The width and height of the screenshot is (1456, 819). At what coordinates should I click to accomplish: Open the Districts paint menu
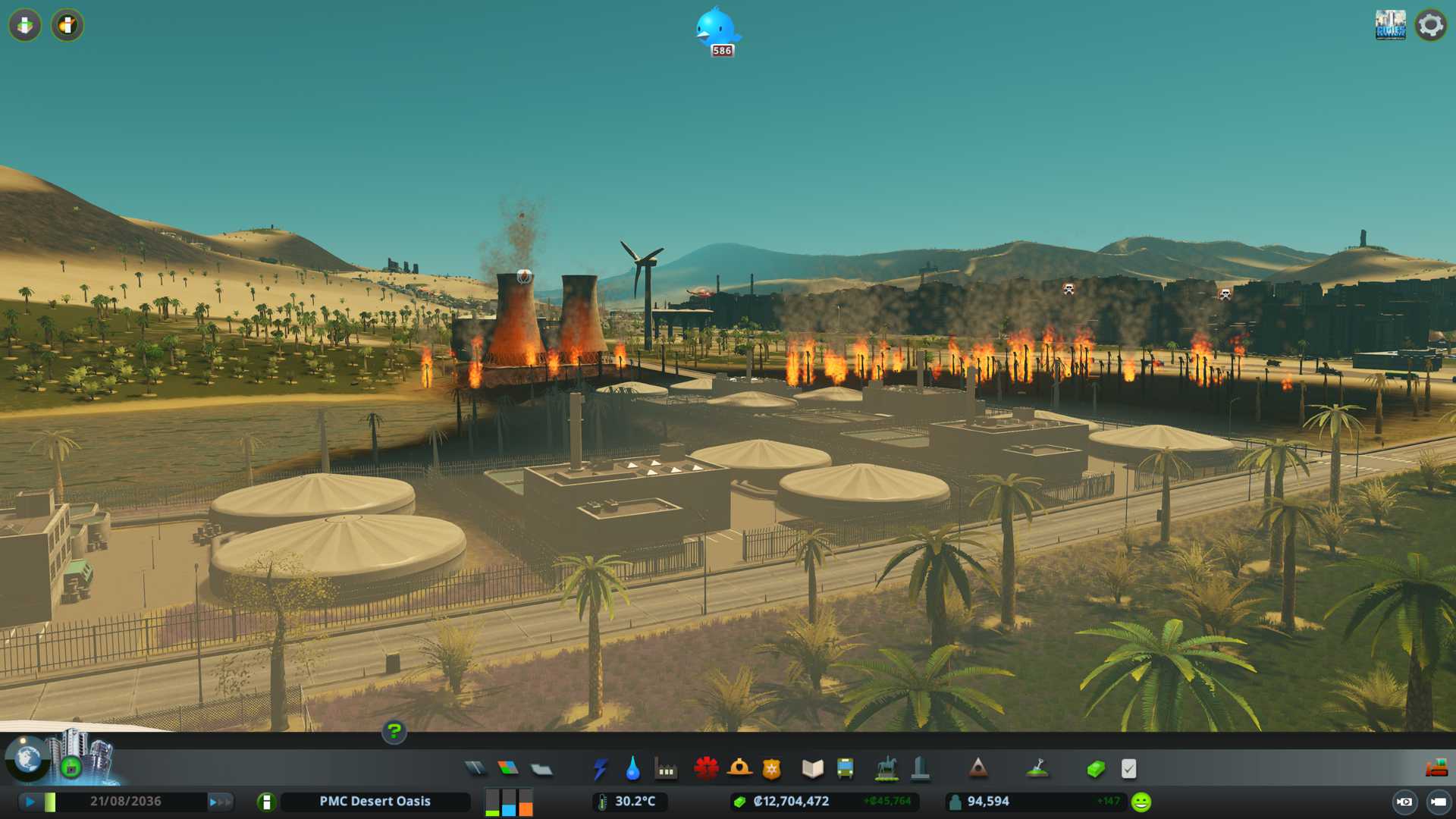click(x=541, y=769)
